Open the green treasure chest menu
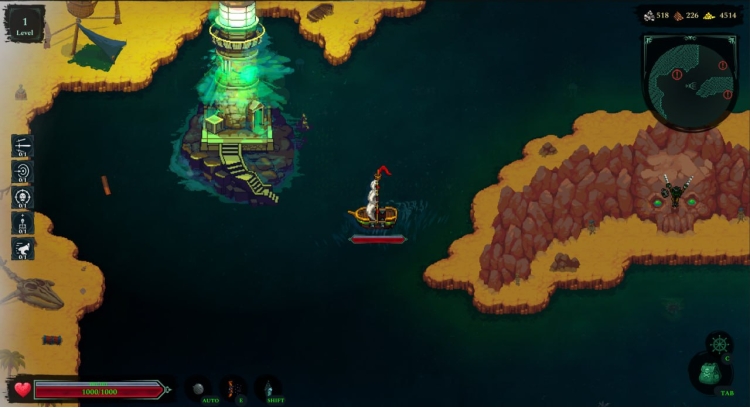Image resolution: width=750 pixels, height=408 pixels. click(708, 374)
